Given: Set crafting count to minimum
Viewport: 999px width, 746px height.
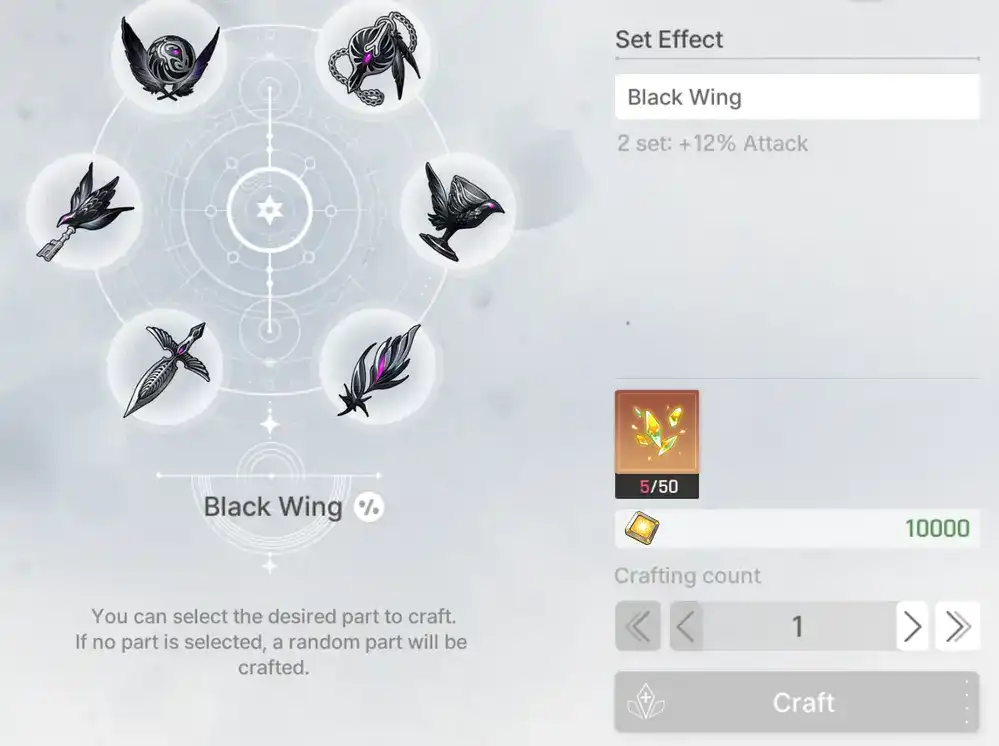Looking at the screenshot, I should pos(638,627).
